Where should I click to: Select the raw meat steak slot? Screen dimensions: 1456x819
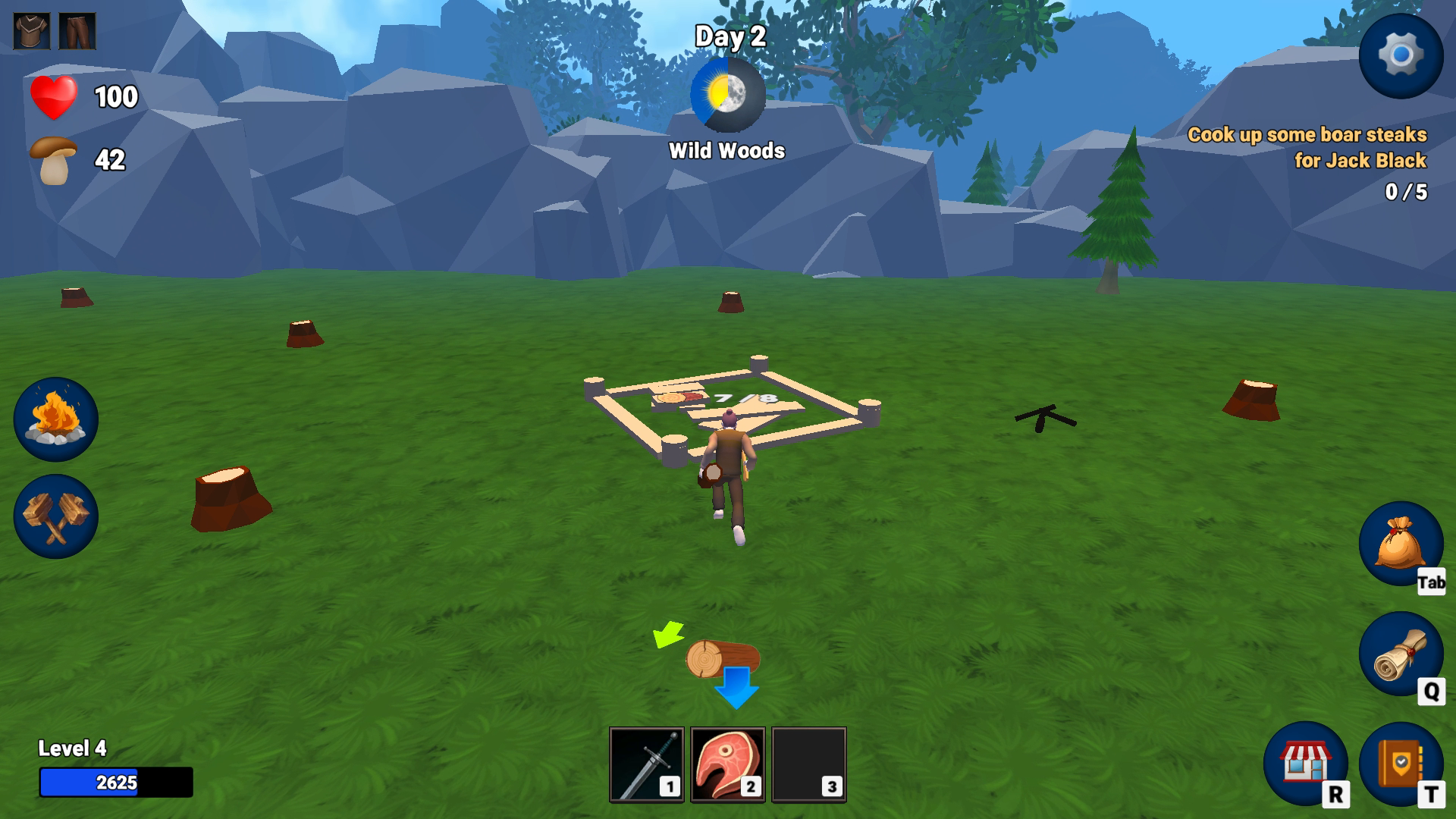(727, 764)
